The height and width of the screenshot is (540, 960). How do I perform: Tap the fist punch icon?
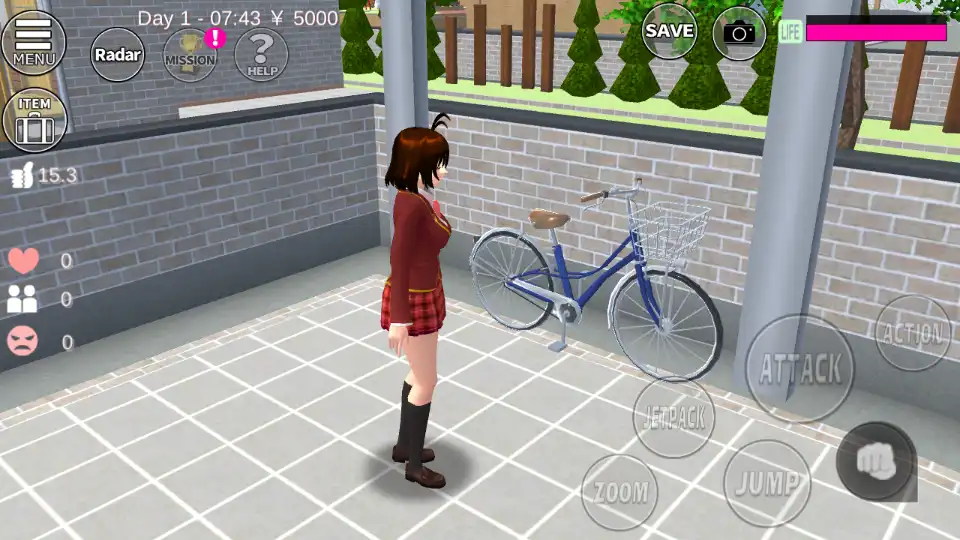[x=875, y=461]
